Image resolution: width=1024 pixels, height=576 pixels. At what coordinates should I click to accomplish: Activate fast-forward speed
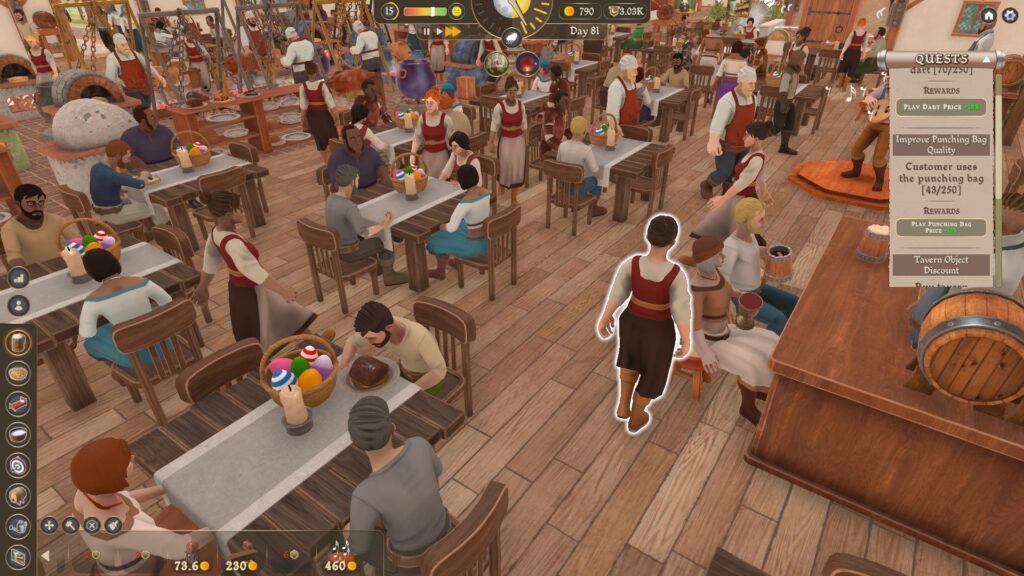tap(452, 32)
